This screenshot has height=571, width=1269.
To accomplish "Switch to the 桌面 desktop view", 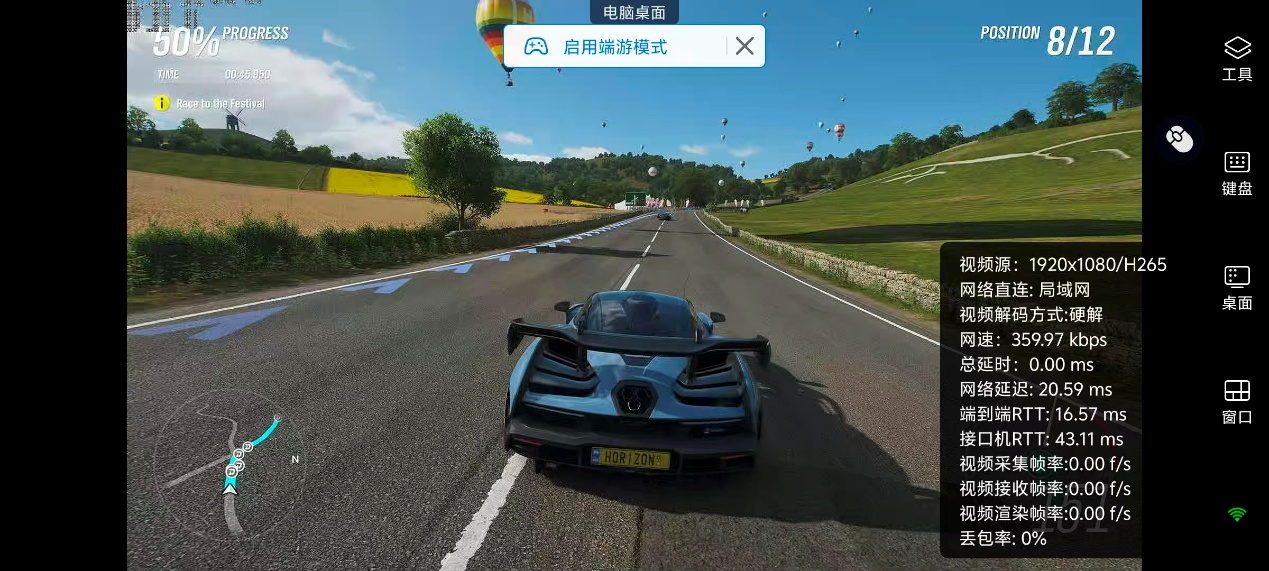I will (1237, 288).
